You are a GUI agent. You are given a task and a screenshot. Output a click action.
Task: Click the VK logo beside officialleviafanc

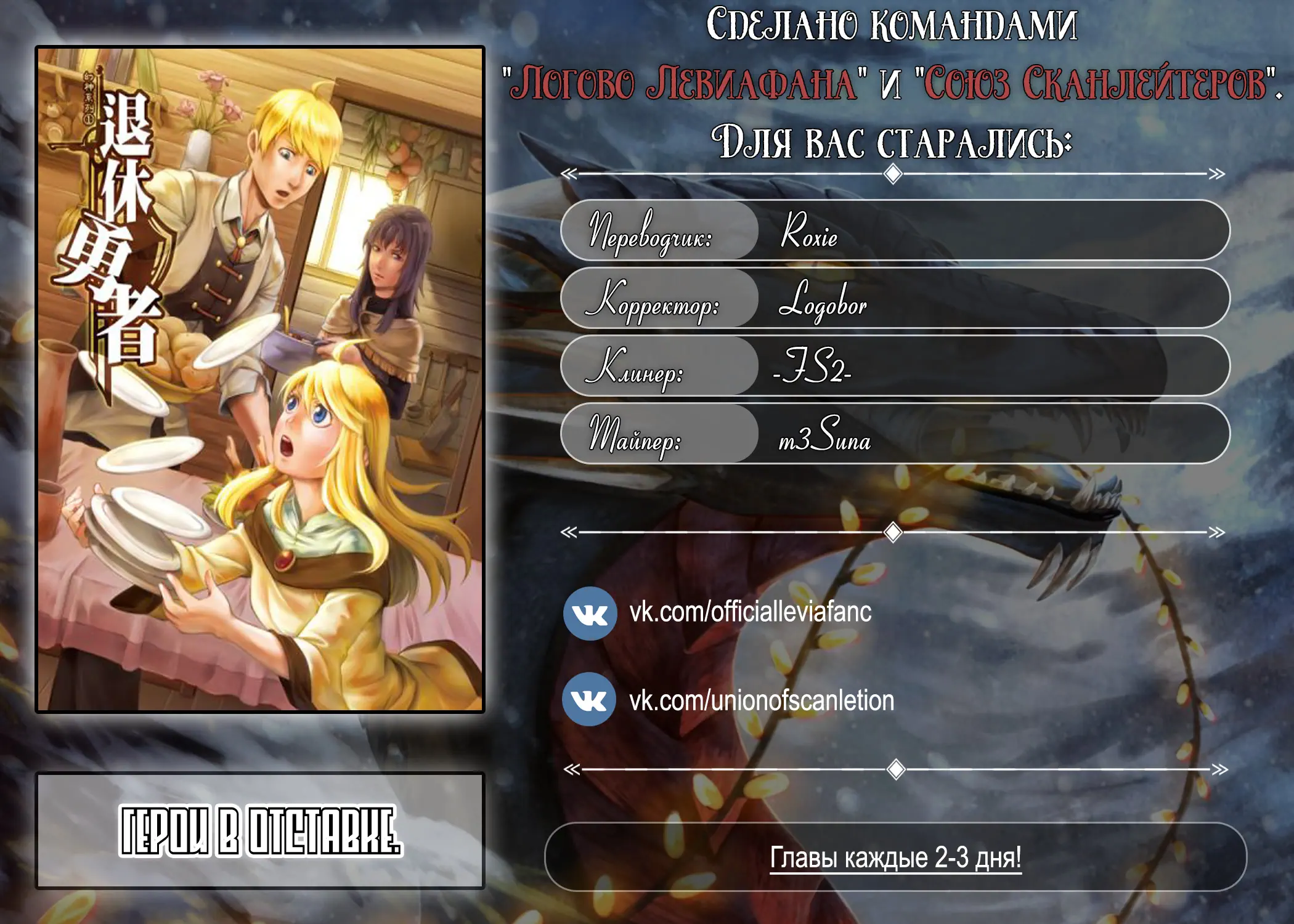click(590, 614)
